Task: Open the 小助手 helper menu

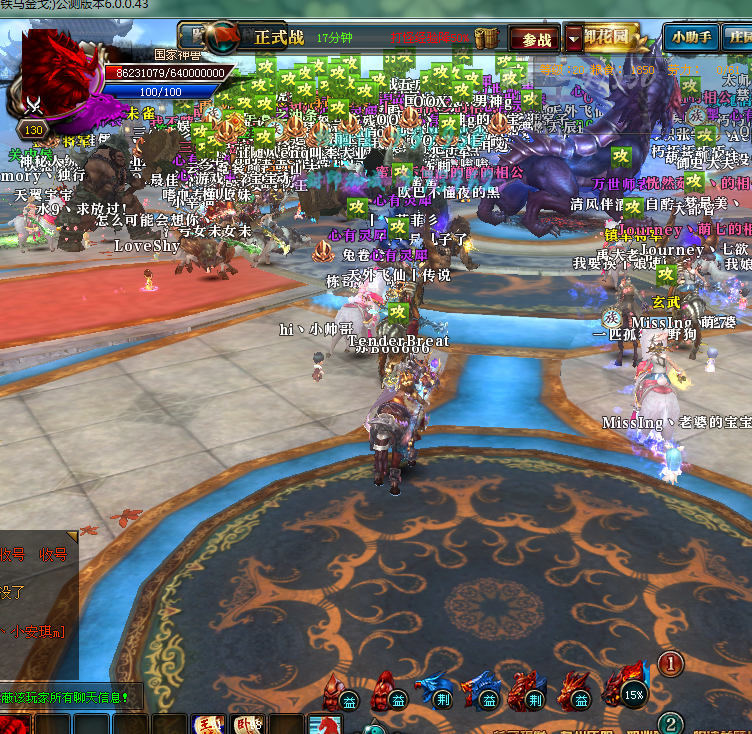Action: [x=691, y=38]
